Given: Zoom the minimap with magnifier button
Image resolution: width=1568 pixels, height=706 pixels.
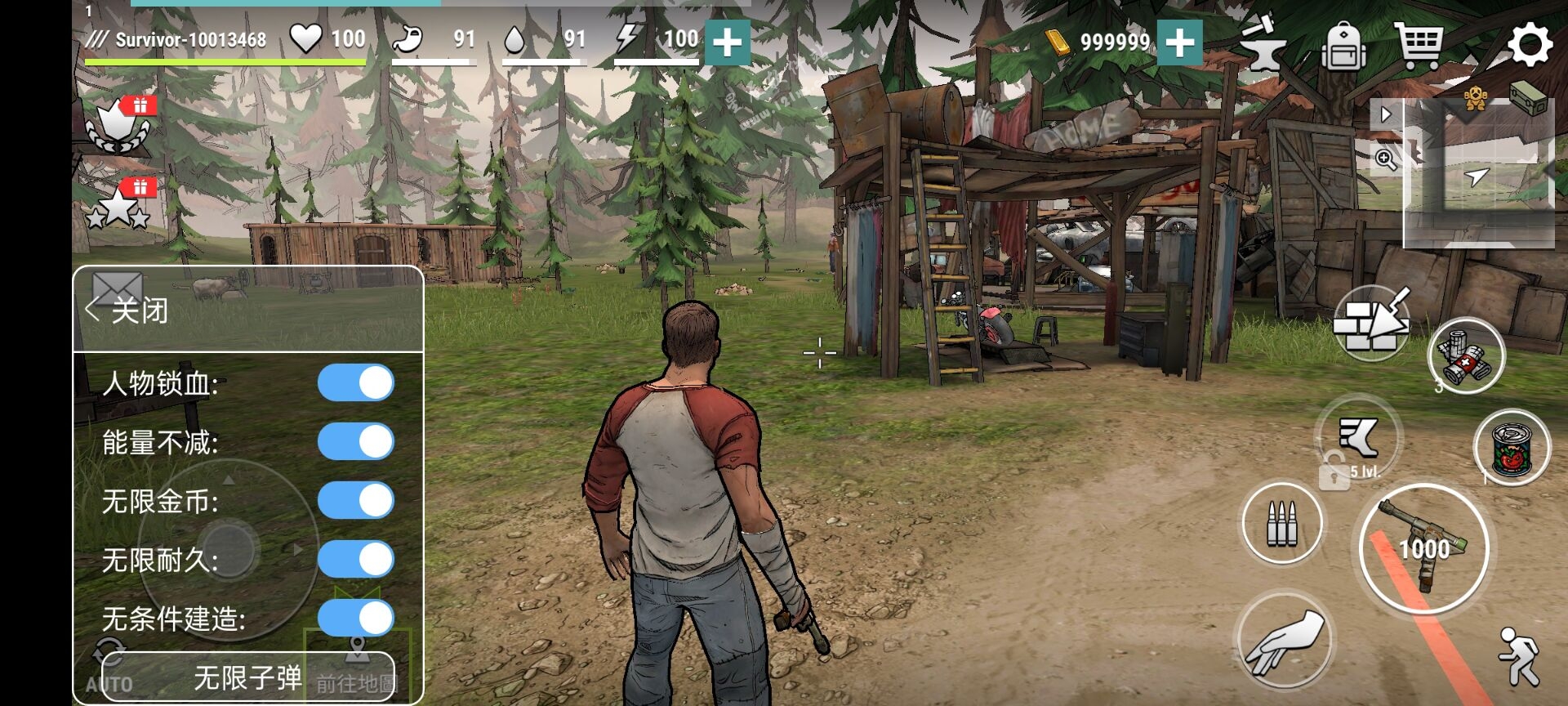Looking at the screenshot, I should click(x=1386, y=159).
